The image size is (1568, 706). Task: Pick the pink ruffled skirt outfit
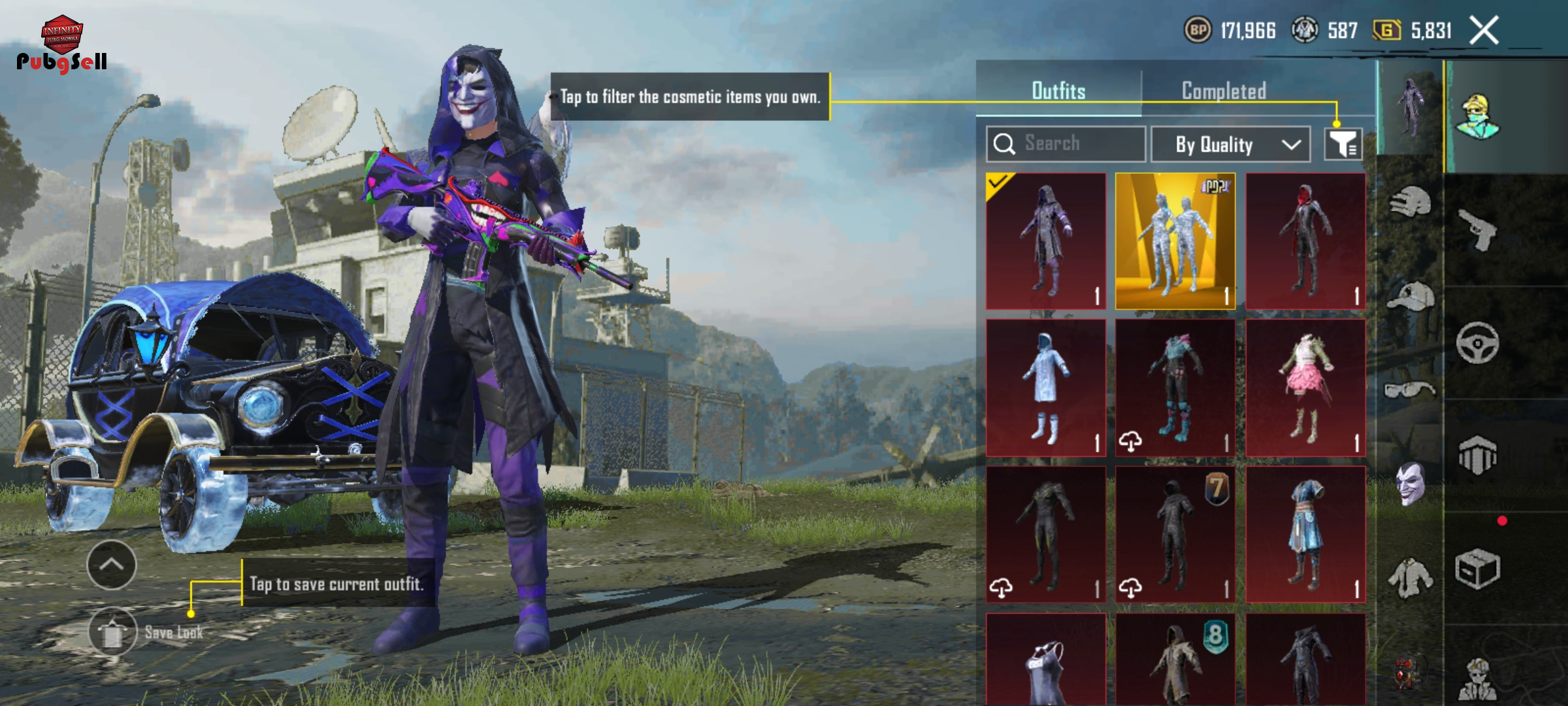point(1305,388)
